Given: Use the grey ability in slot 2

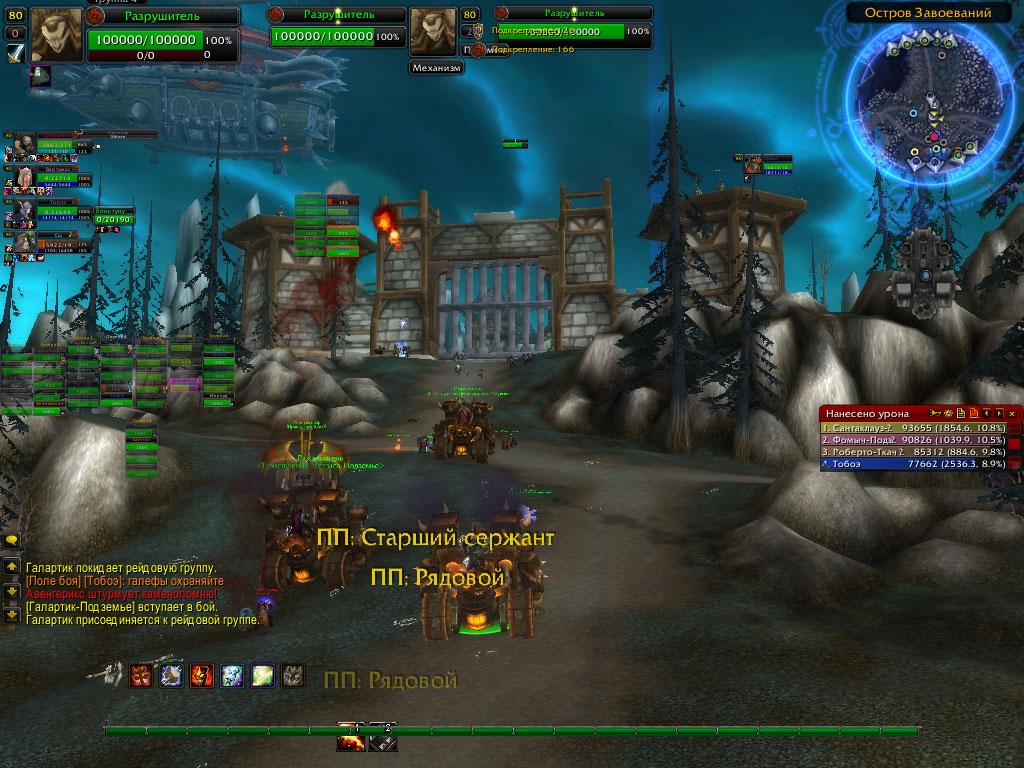Looking at the screenshot, I should [382, 741].
